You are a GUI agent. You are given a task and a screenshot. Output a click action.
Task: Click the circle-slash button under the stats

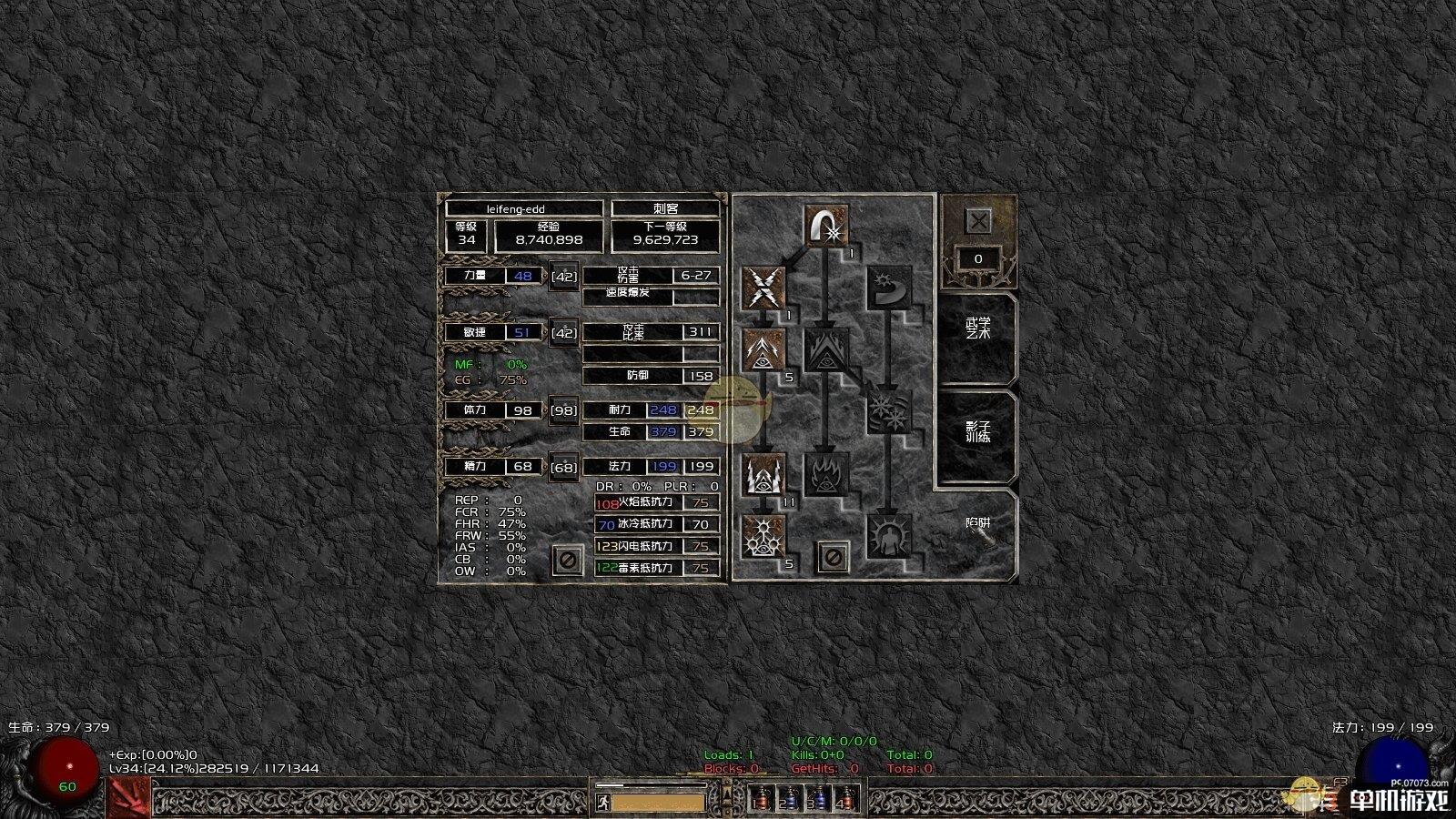[567, 560]
